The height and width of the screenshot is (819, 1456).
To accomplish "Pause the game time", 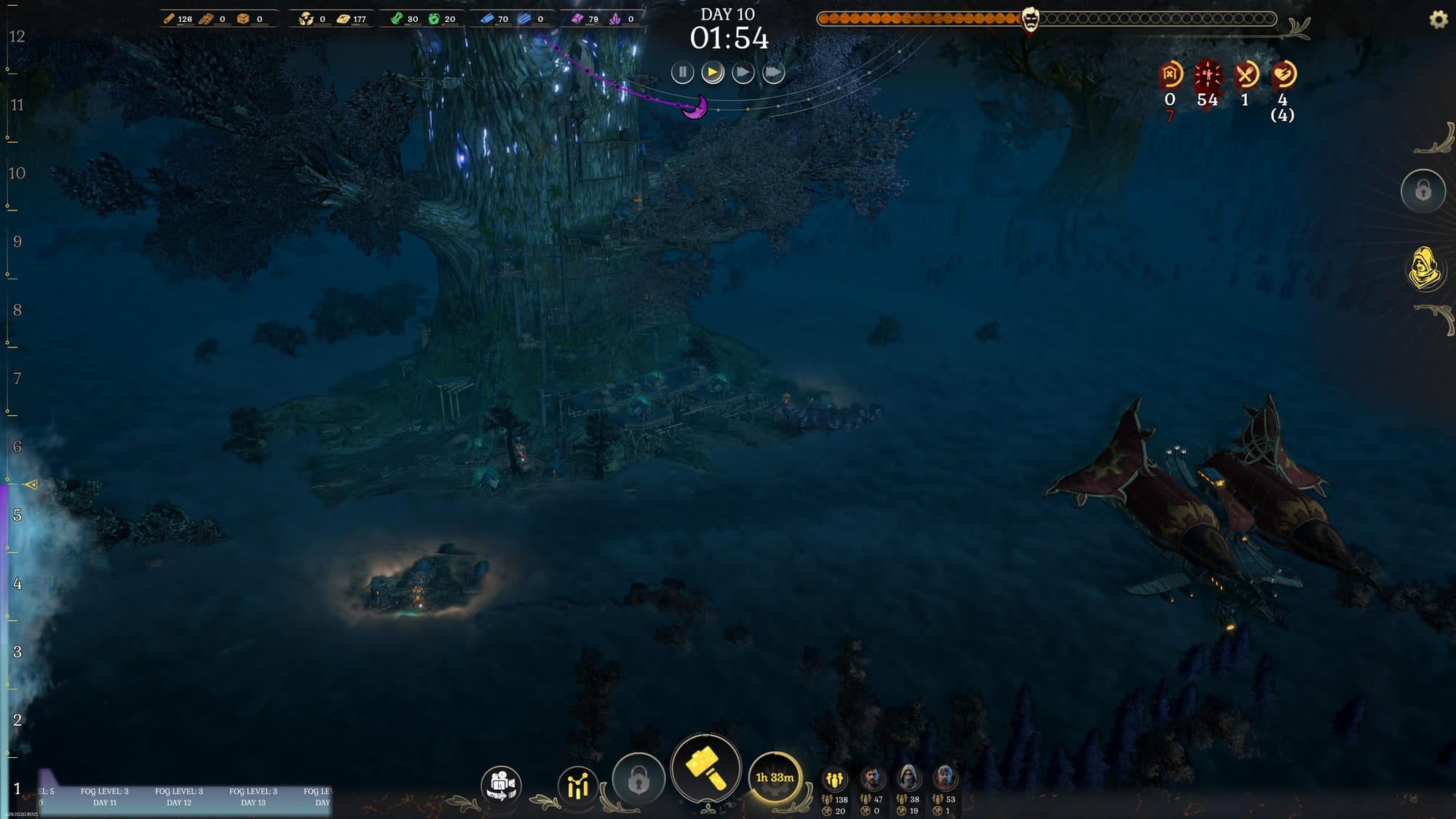I will point(682,73).
